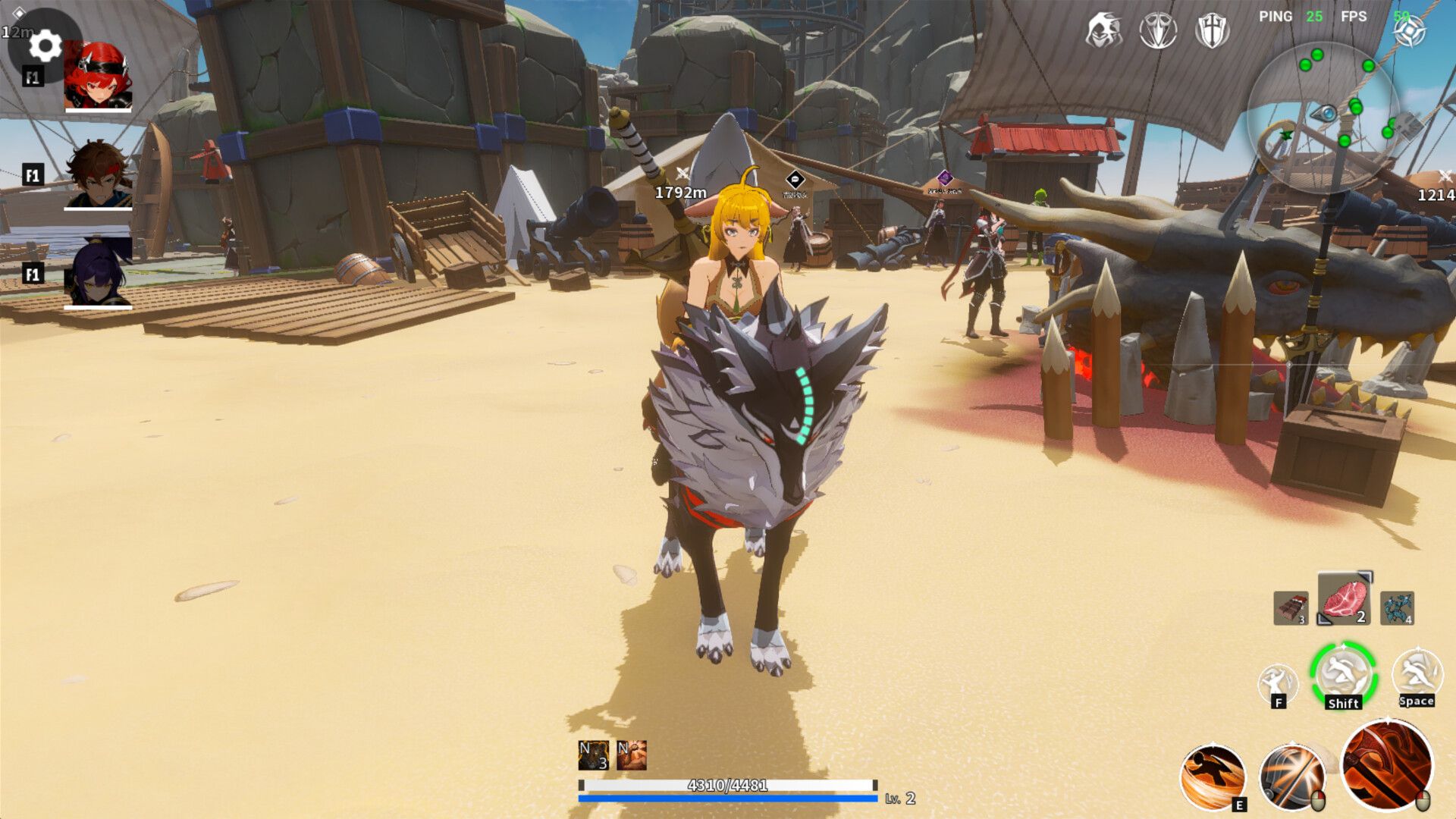Viewport: 1456px width, 819px height.
Task: Select the brown-haired party member portrait
Action: (98, 174)
